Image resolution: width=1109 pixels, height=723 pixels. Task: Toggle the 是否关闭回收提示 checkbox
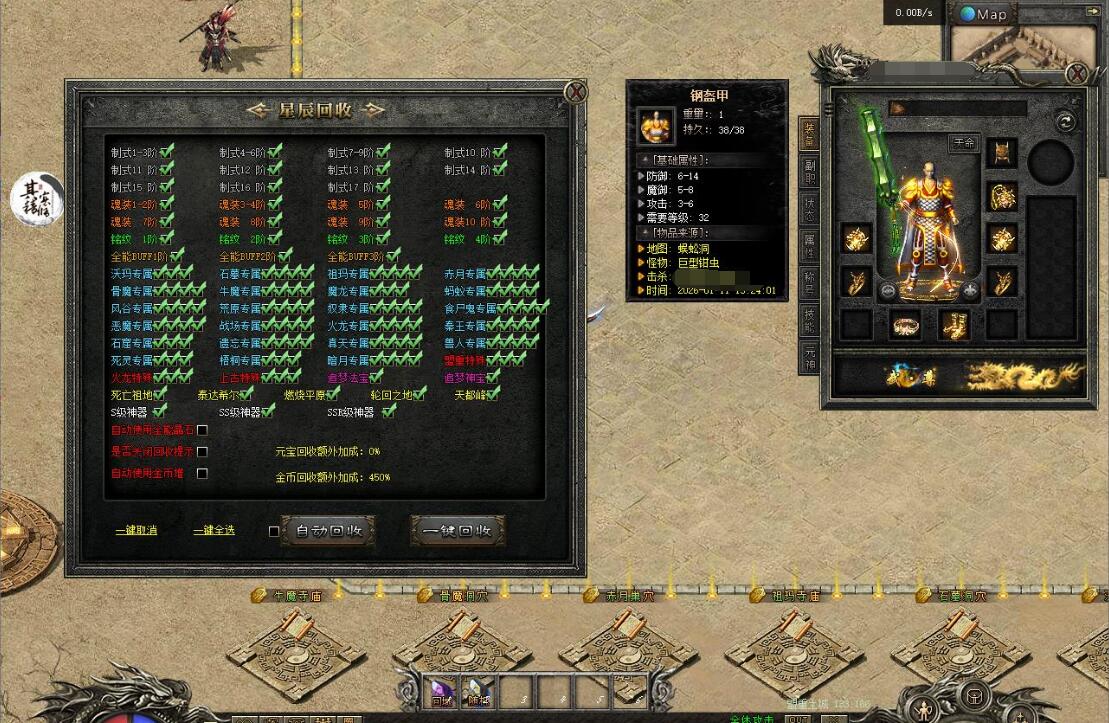coord(202,452)
